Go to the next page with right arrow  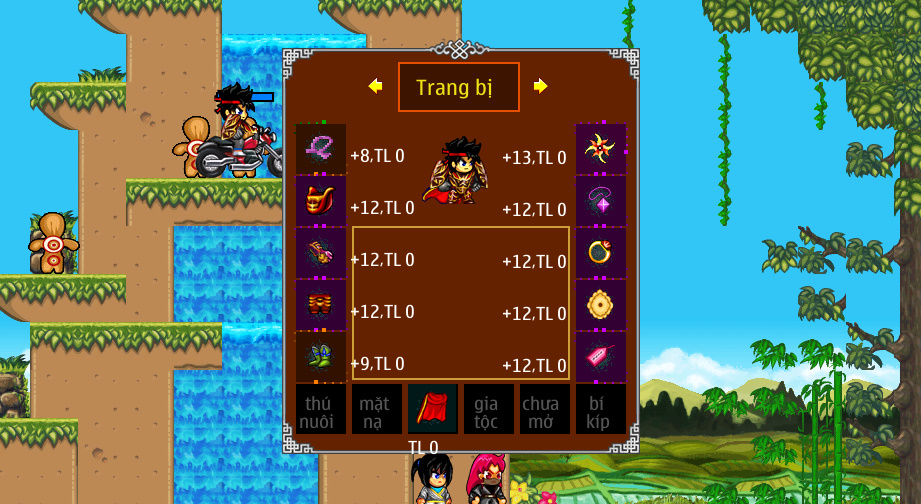[x=541, y=87]
